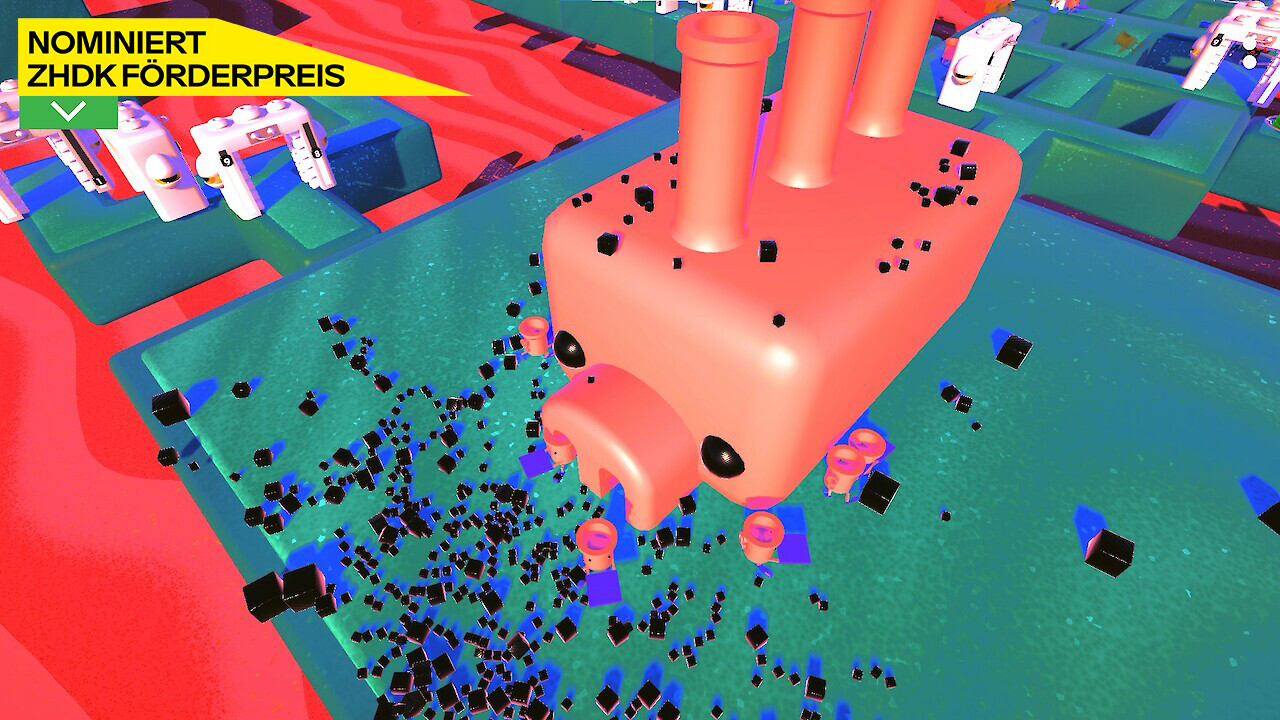Expand the green chevron-down button

coord(68,112)
